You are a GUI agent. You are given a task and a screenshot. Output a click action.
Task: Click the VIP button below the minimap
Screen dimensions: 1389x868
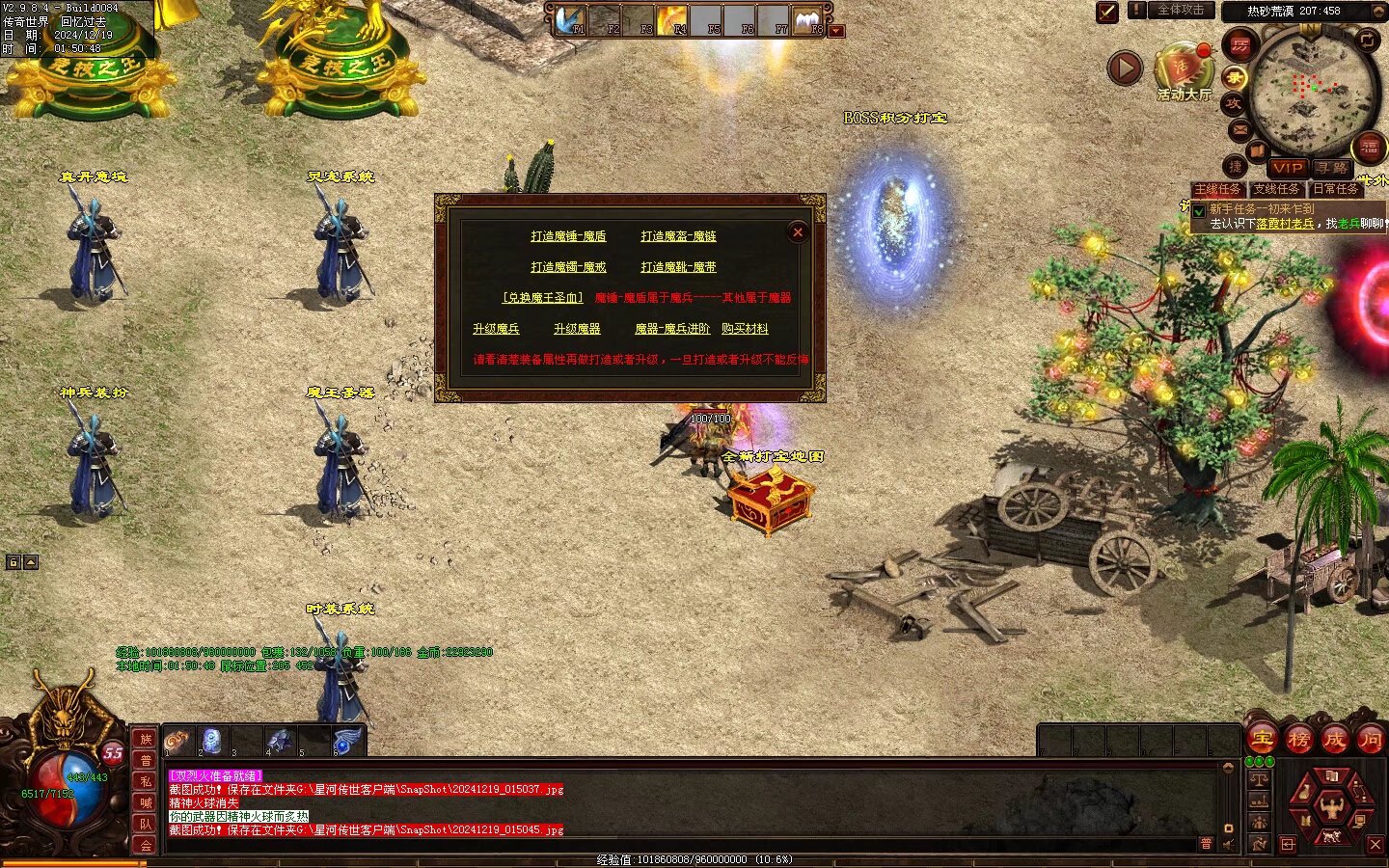[1287, 168]
